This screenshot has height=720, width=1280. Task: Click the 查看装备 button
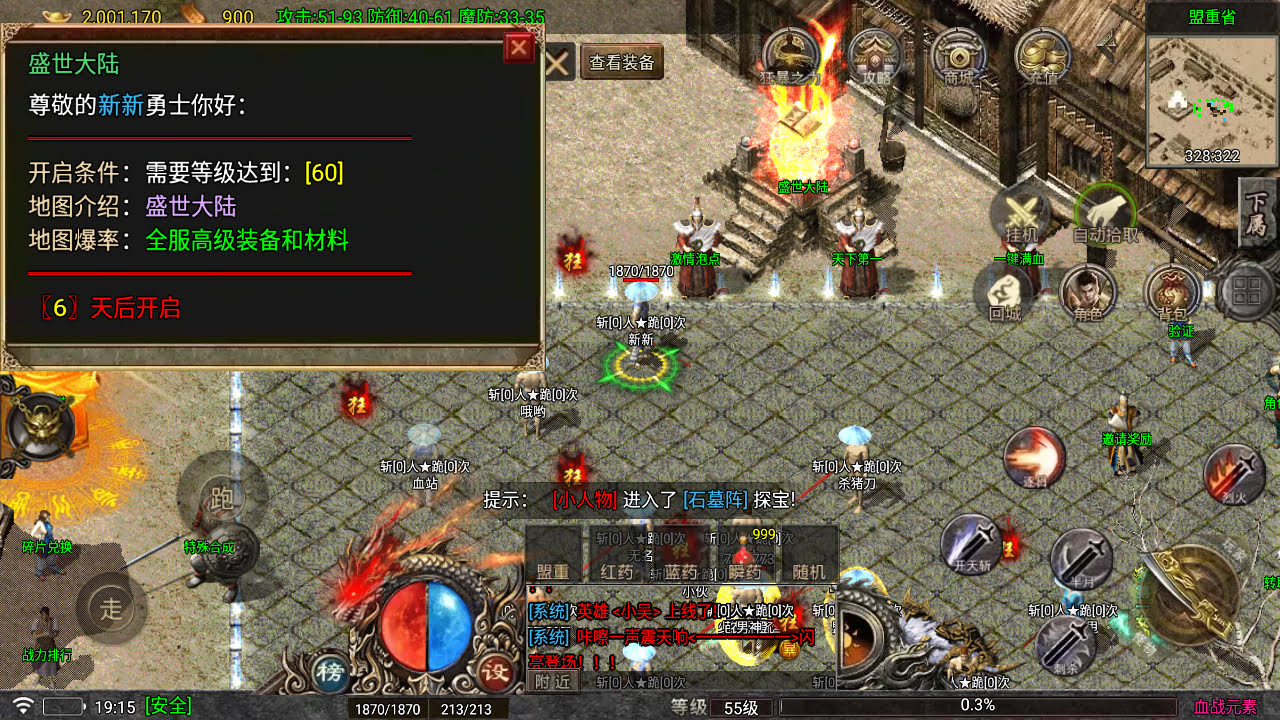(x=622, y=63)
